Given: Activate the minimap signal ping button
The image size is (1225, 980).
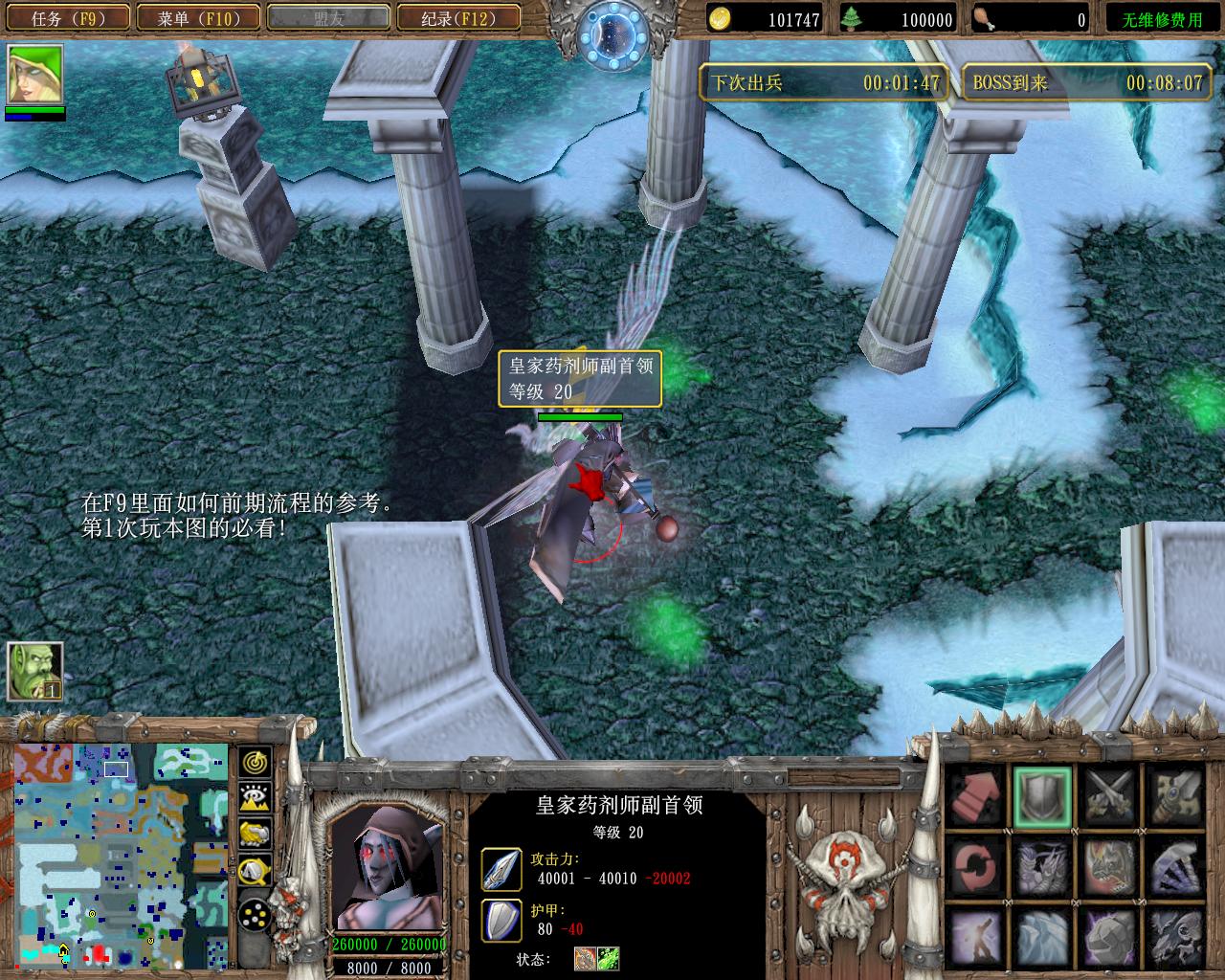Looking at the screenshot, I should point(255,762).
